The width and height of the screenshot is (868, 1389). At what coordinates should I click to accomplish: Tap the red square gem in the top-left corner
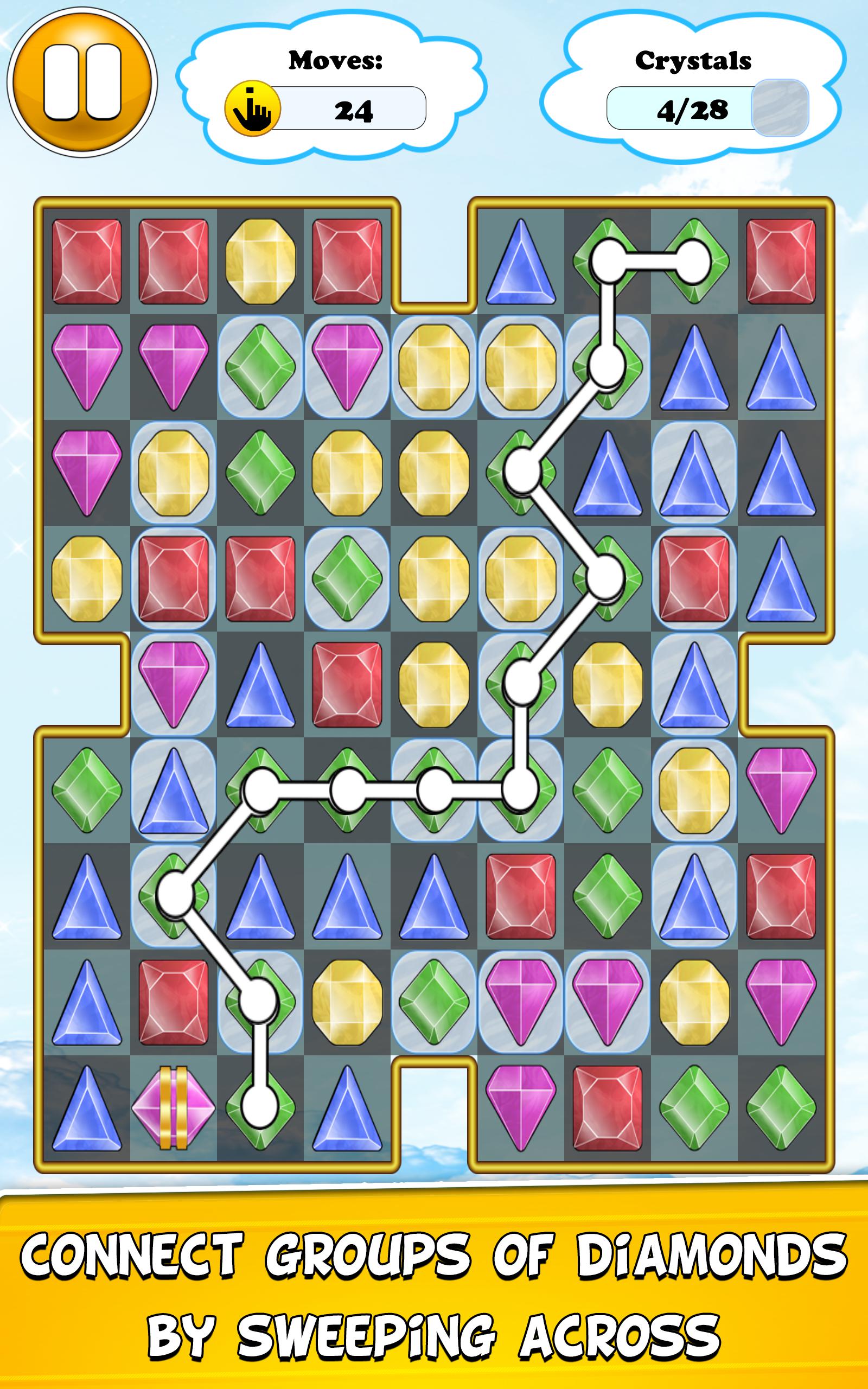click(87, 261)
